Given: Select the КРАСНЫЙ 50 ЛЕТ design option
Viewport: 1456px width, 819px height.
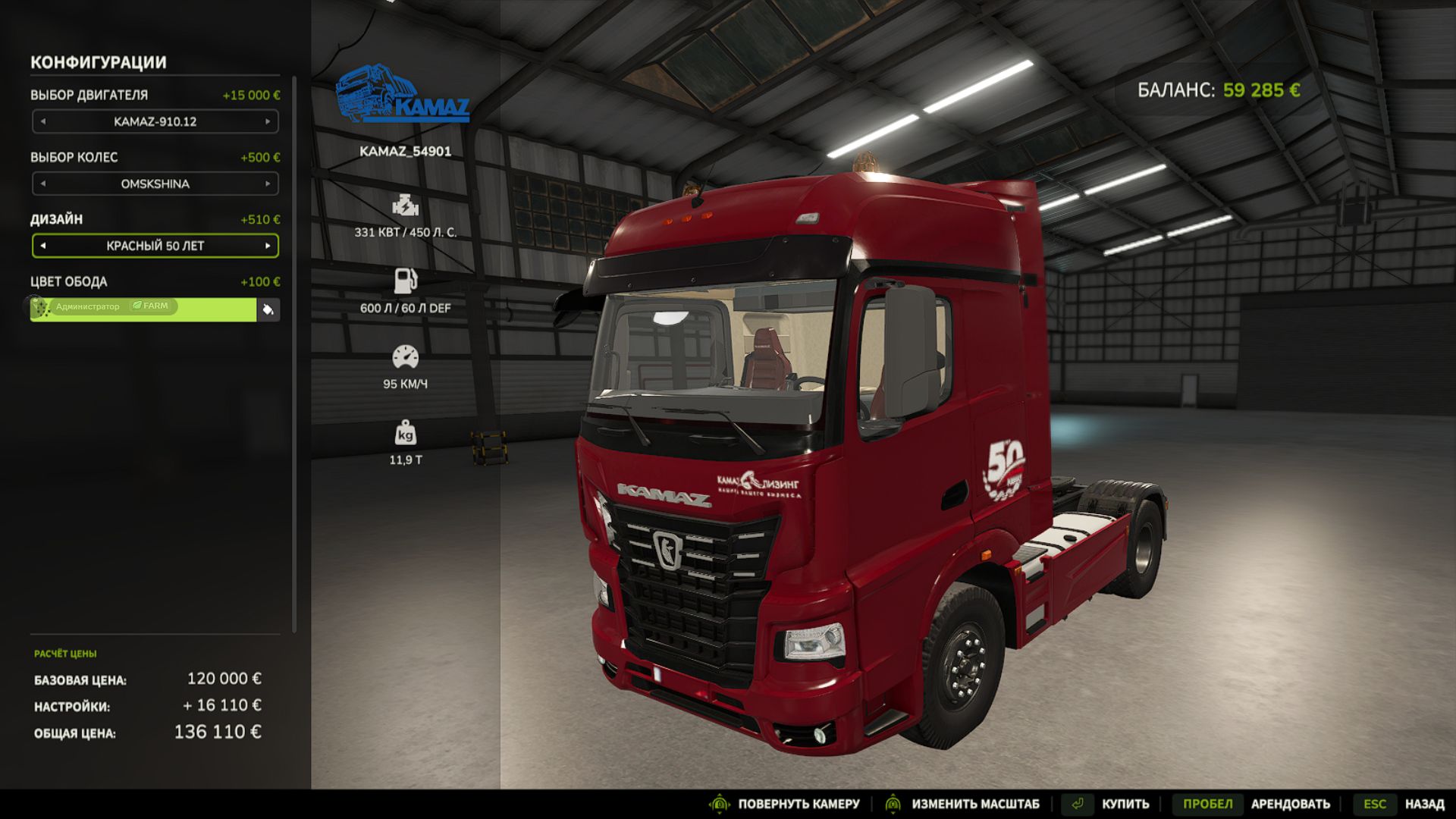Looking at the screenshot, I should [x=155, y=246].
